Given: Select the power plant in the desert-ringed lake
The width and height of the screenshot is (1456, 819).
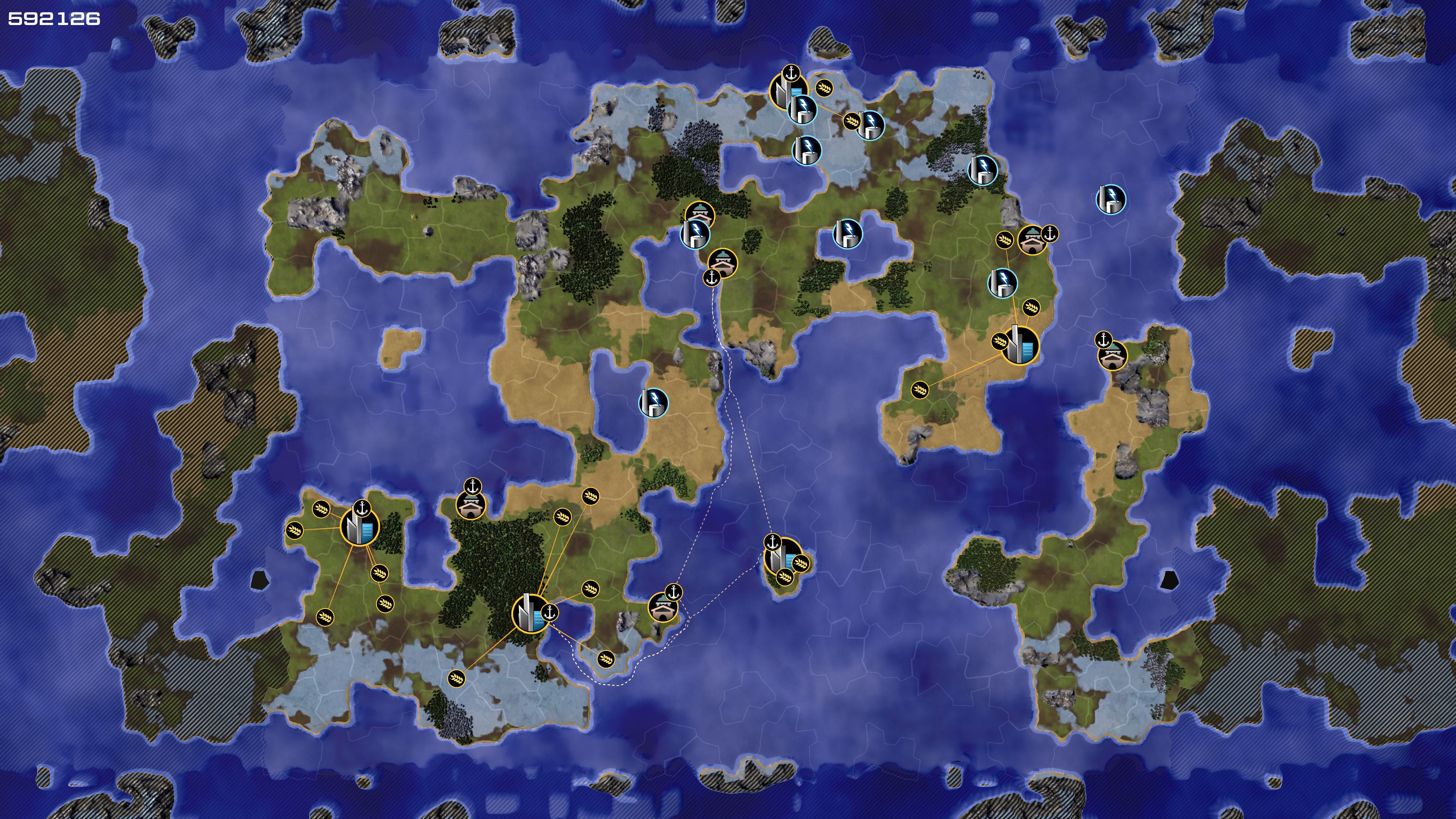Looking at the screenshot, I should 653,402.
